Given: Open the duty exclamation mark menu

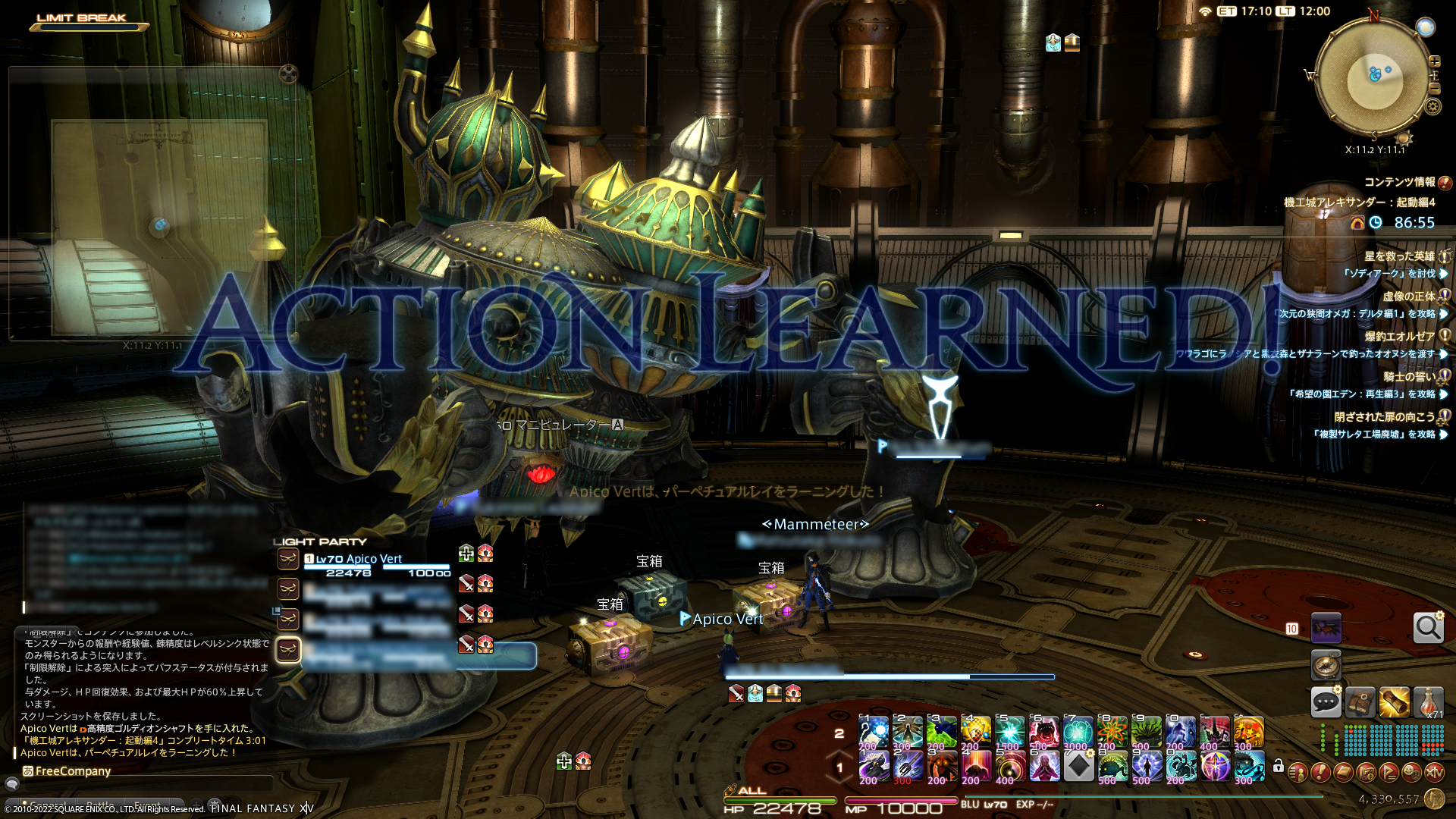Looking at the screenshot, I should coord(1320,773).
